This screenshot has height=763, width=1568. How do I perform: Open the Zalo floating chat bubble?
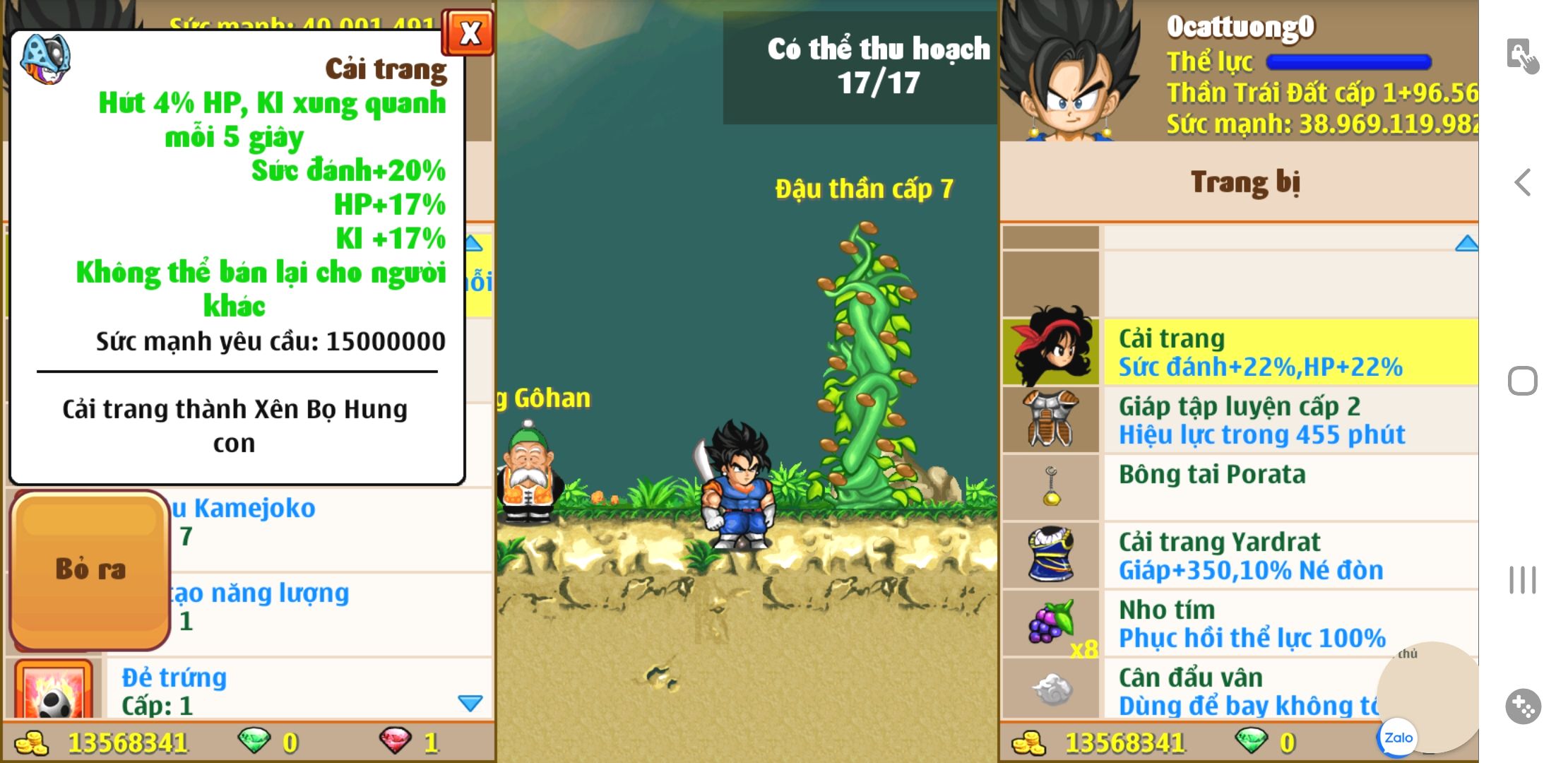1398,738
